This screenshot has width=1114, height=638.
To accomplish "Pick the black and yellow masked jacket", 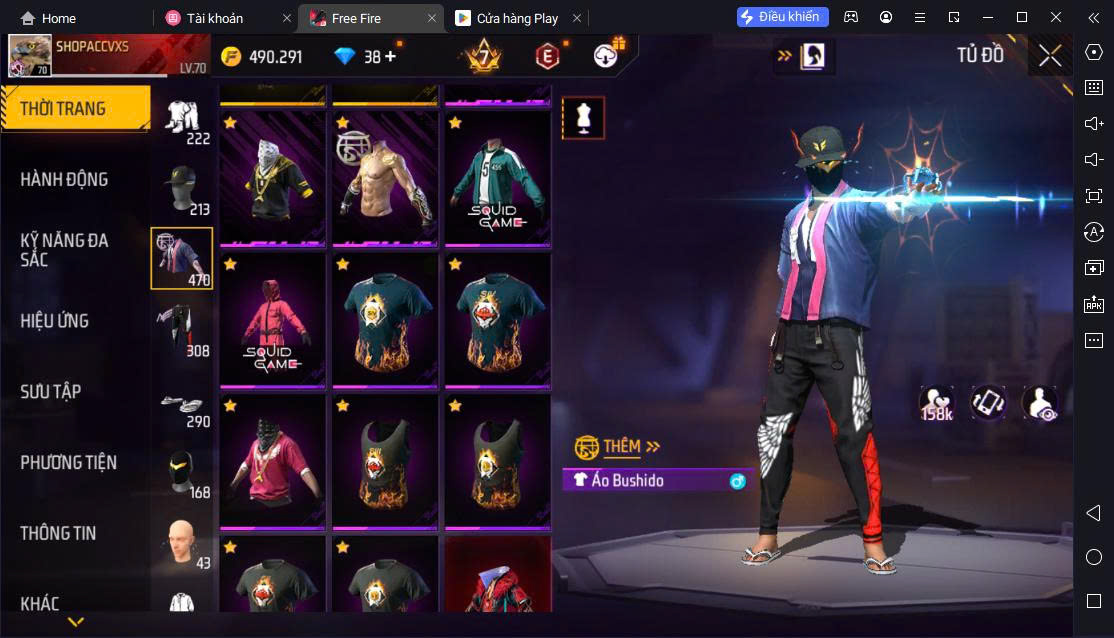I will tap(273, 179).
